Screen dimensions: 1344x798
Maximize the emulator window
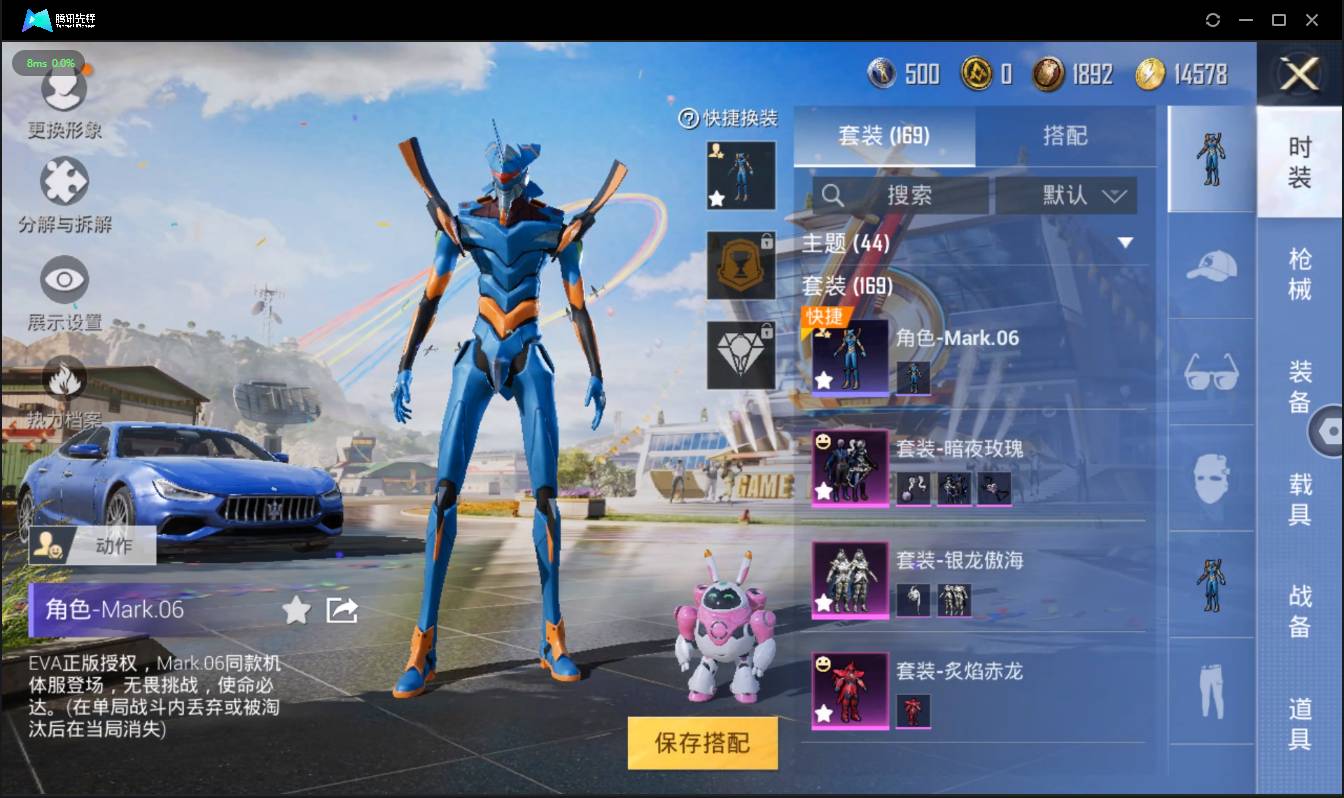tap(1278, 20)
